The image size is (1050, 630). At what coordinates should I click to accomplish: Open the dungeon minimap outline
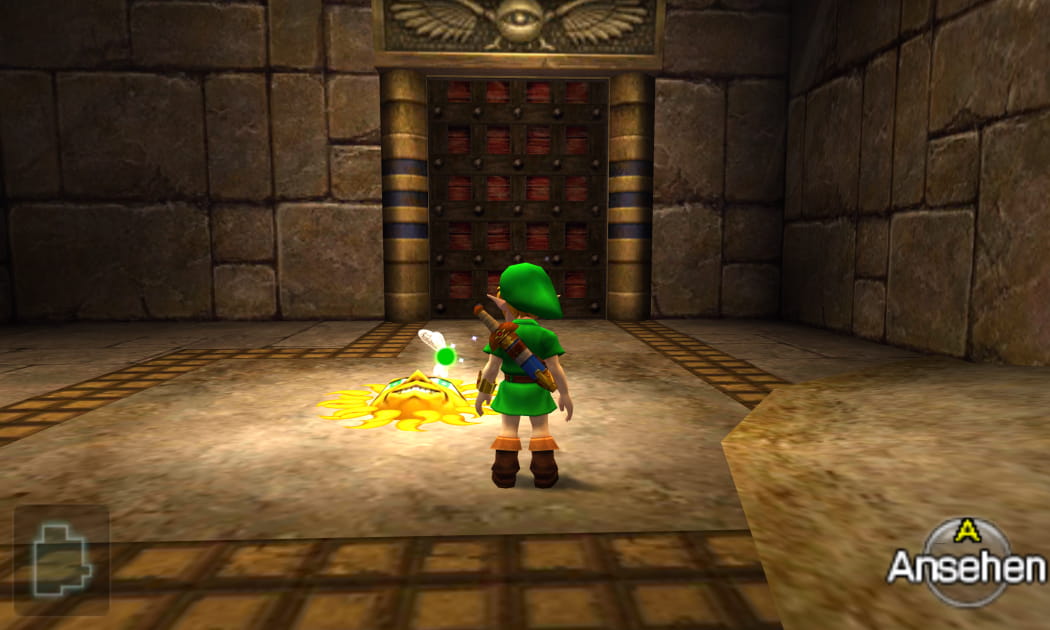61,559
